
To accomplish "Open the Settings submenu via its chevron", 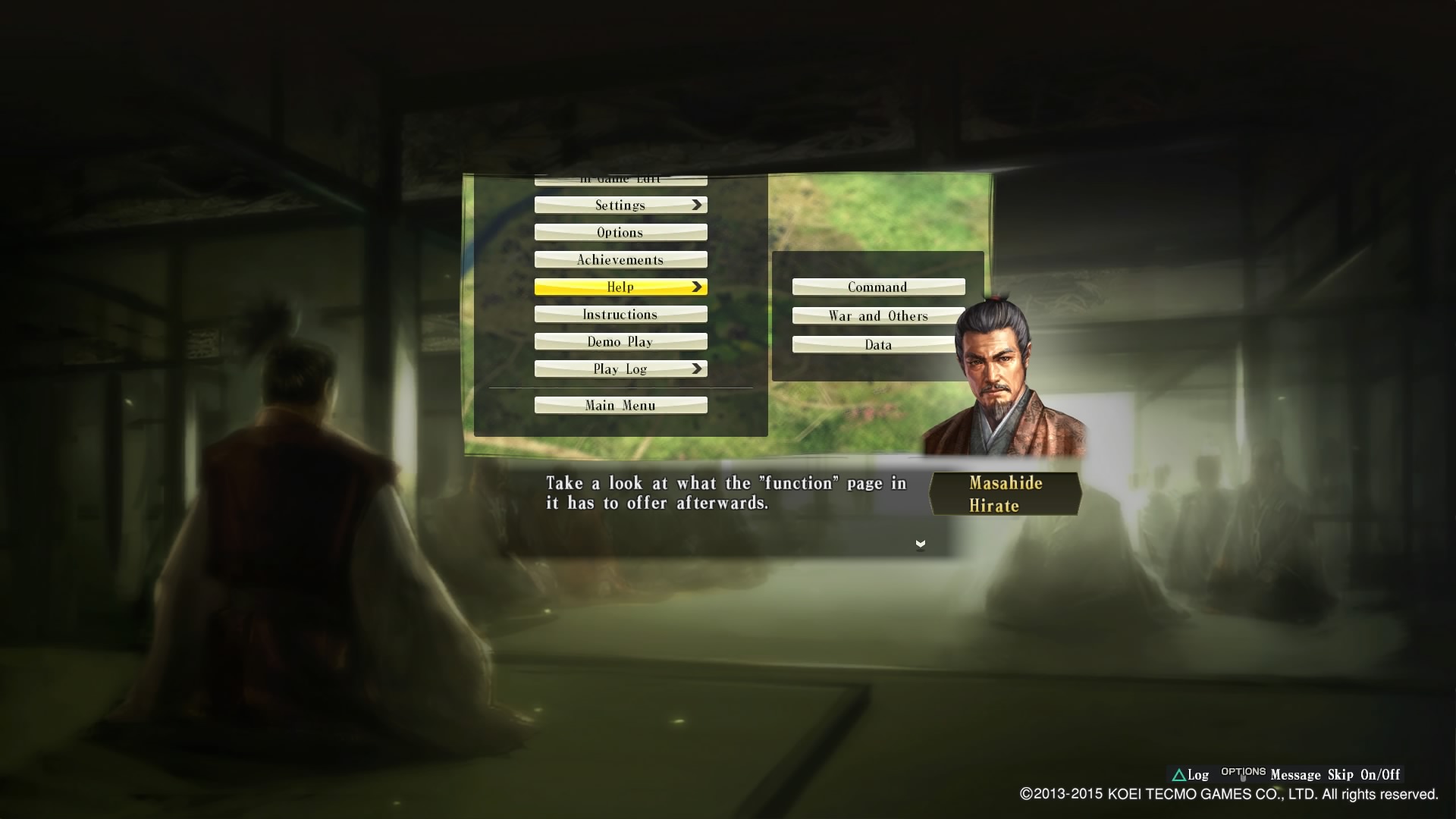I will click(x=695, y=204).
